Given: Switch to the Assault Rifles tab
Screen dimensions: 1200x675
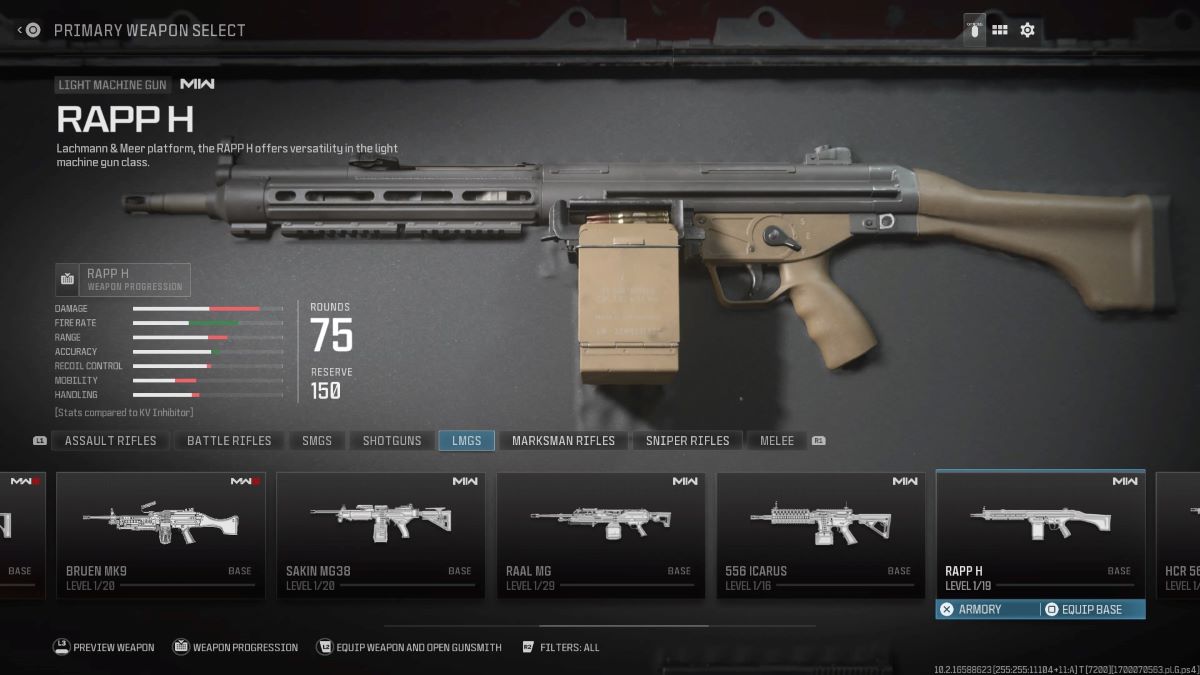Looking at the screenshot, I should (110, 441).
